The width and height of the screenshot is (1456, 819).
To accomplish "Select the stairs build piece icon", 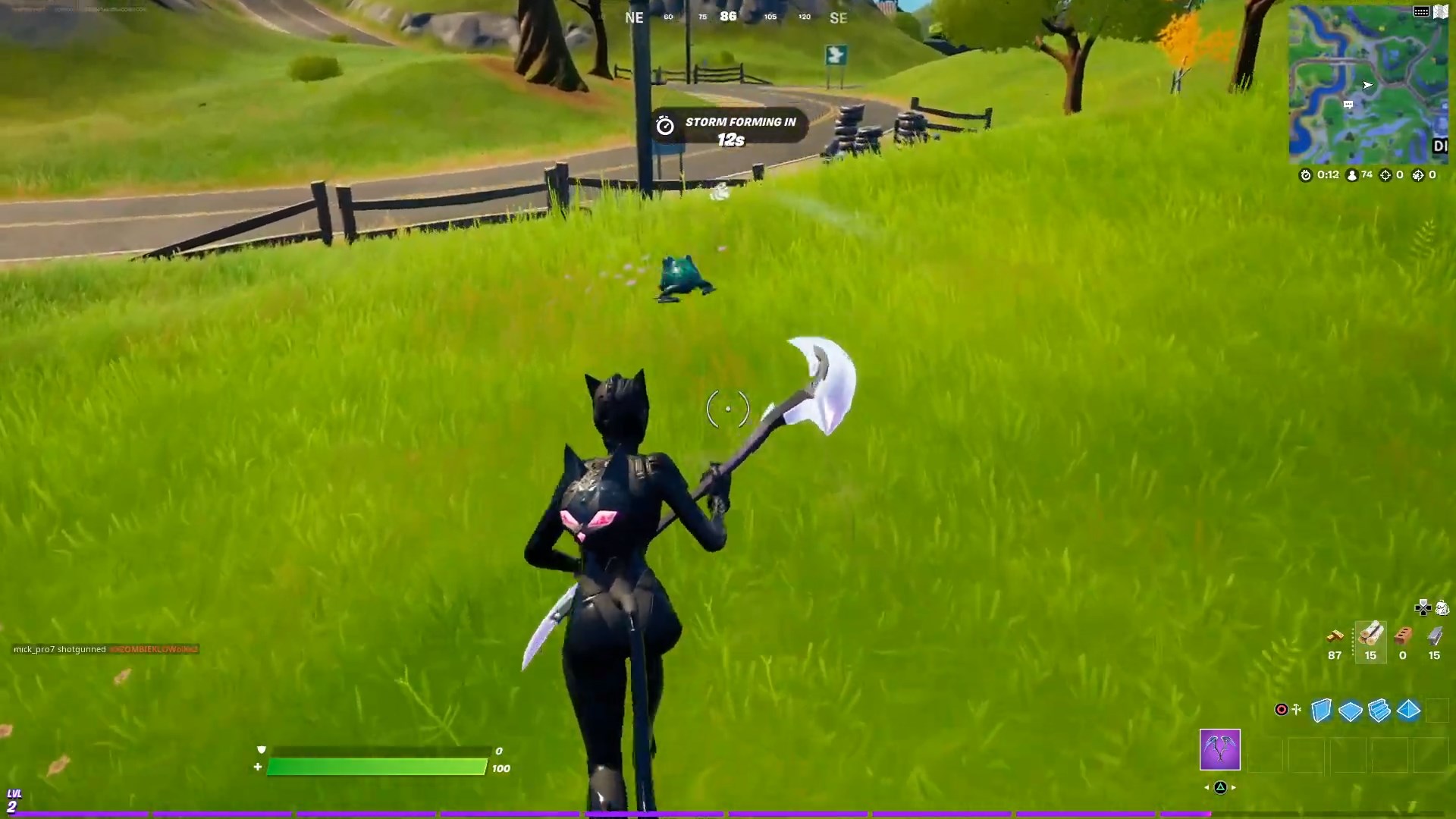I will [1379, 711].
